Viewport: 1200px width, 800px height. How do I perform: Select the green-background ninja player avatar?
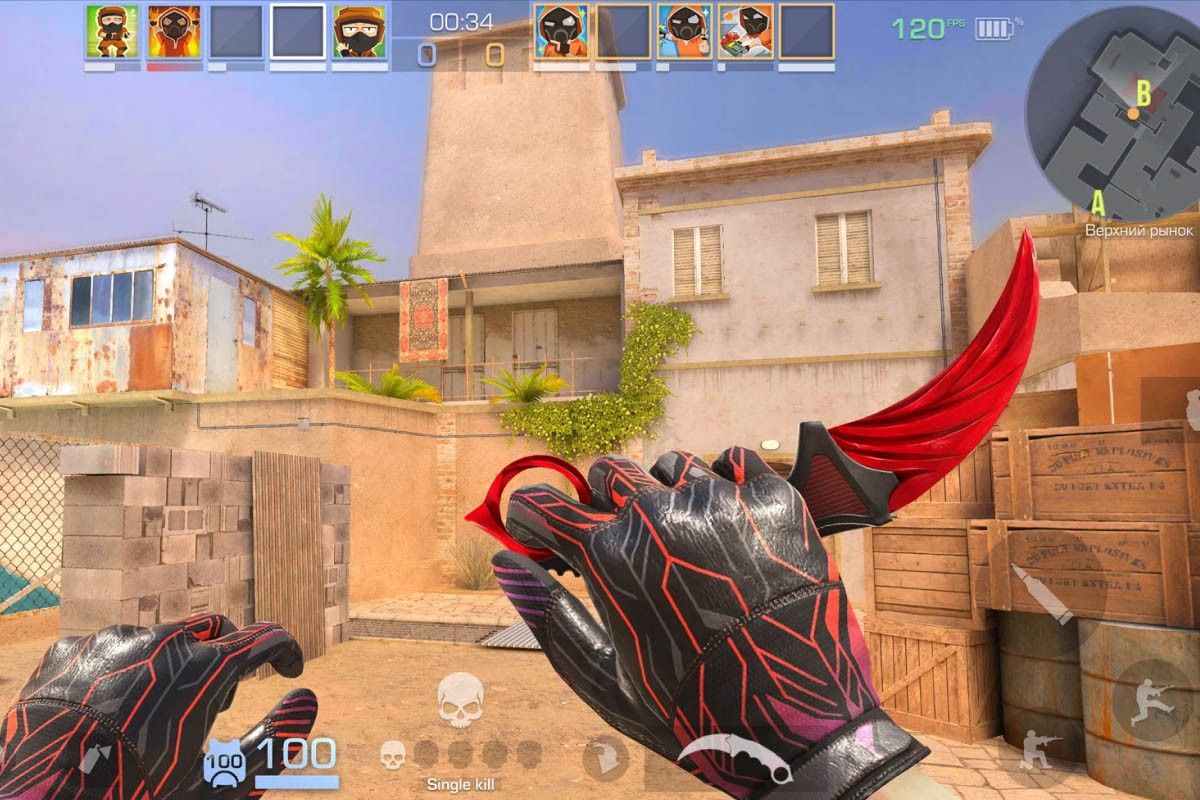pos(112,31)
